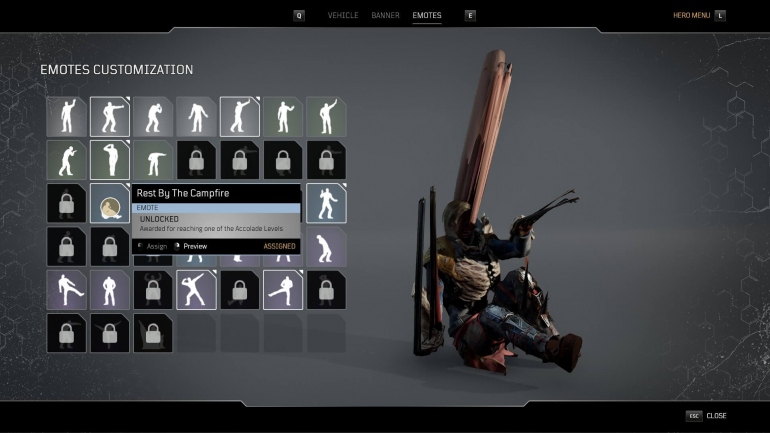Select the high-kick emote in the bottom-left
The width and height of the screenshot is (770, 433).
pyautogui.click(x=66, y=289)
